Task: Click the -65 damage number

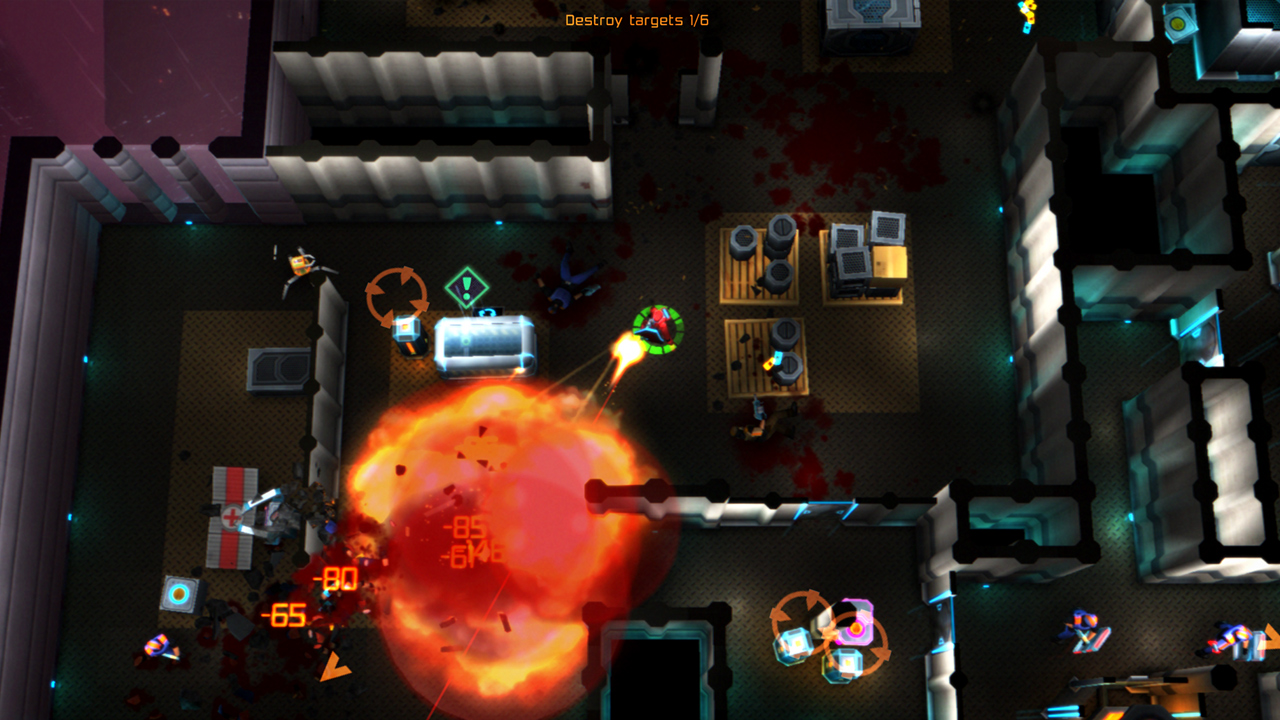Action: (x=284, y=617)
